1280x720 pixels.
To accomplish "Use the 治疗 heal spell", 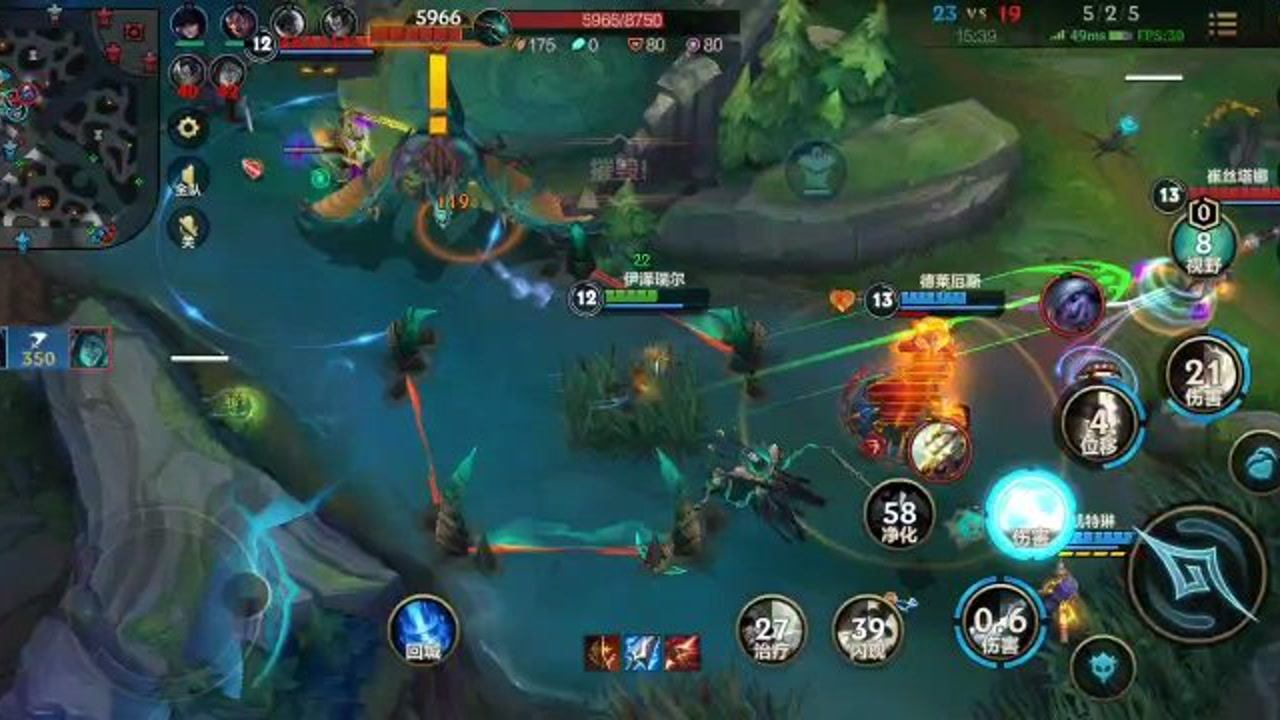I will pos(771,630).
